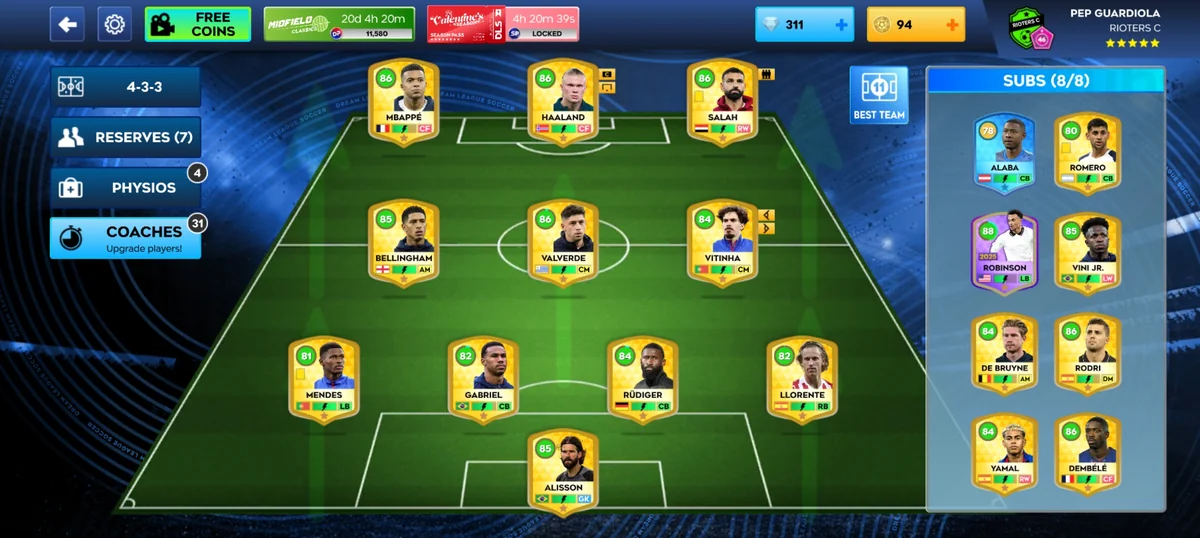
Task: Select Mbappé's player card
Action: coord(403,102)
